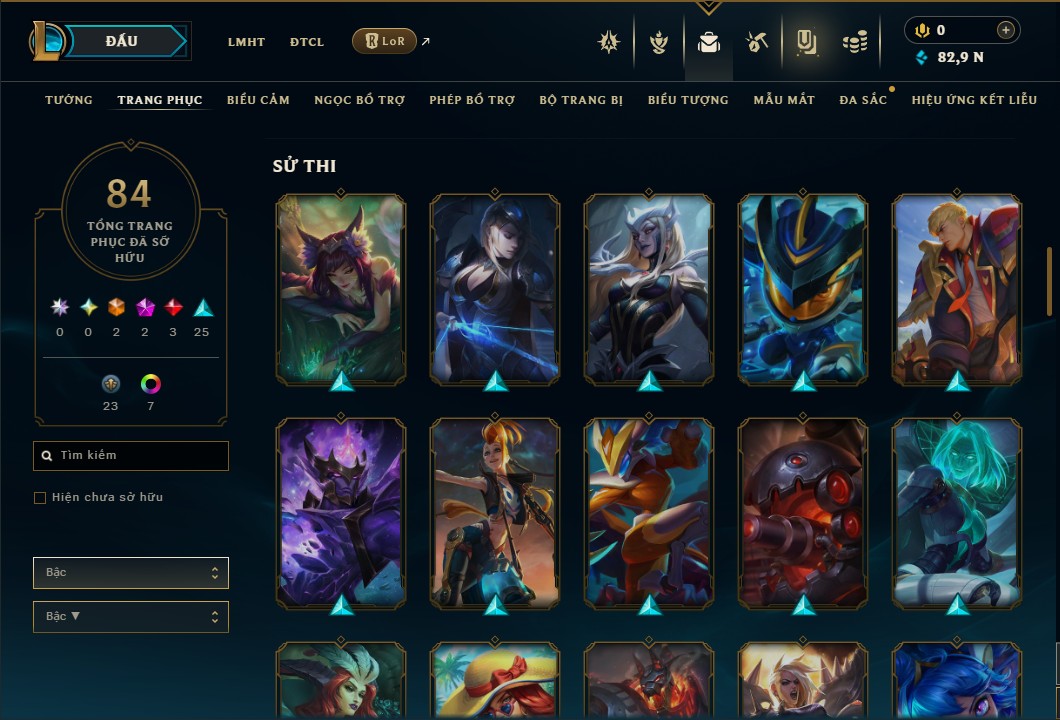Toggle the Hiện chưa sở hữu checkbox
This screenshot has height=720, width=1060.
(x=40, y=498)
